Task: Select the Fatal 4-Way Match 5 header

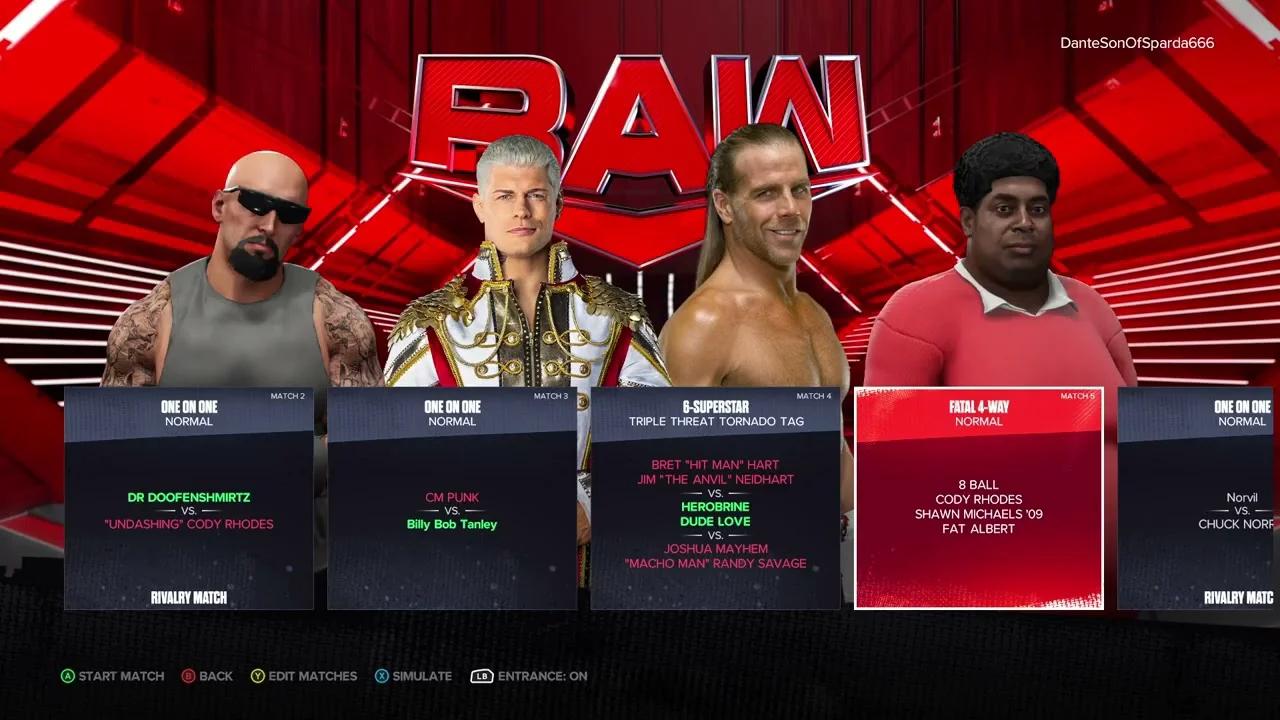Action: click(x=980, y=407)
